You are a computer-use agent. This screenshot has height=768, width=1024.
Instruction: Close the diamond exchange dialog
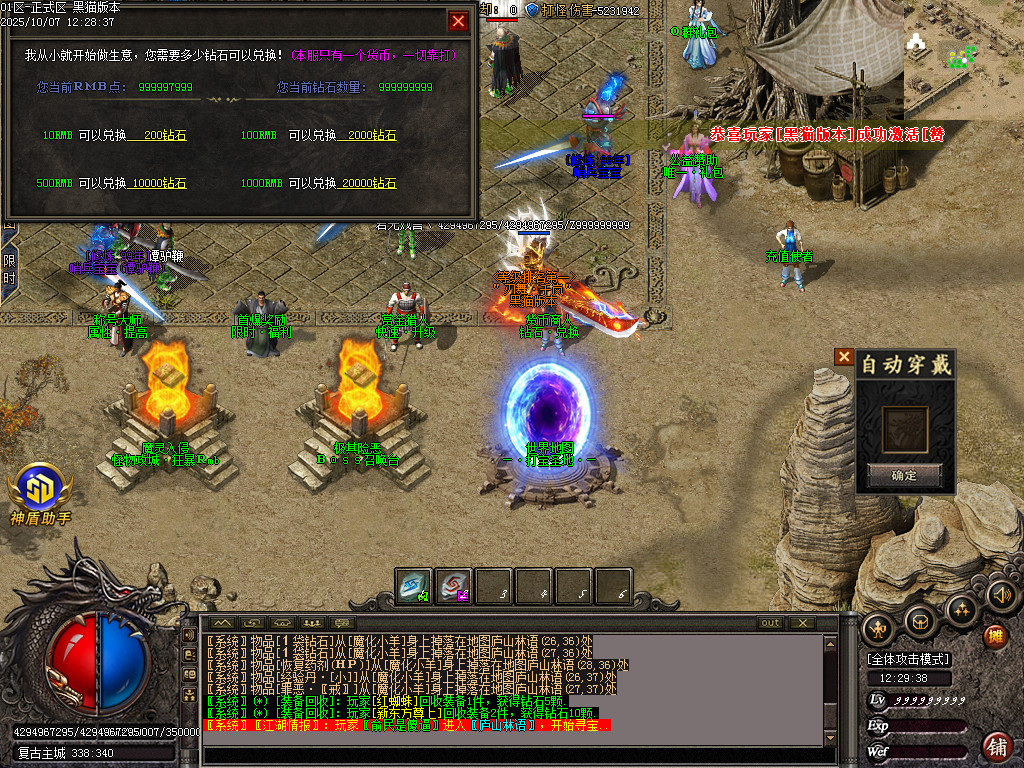(458, 21)
